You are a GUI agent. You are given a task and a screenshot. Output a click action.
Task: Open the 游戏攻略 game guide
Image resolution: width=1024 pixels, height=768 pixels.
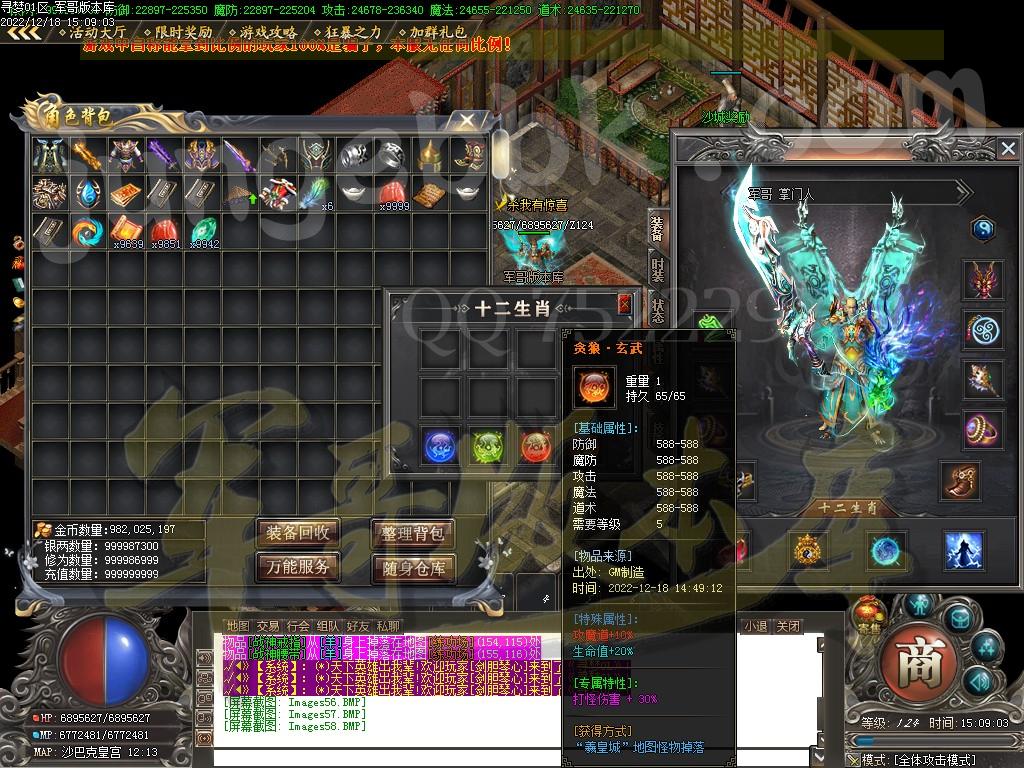coord(268,32)
